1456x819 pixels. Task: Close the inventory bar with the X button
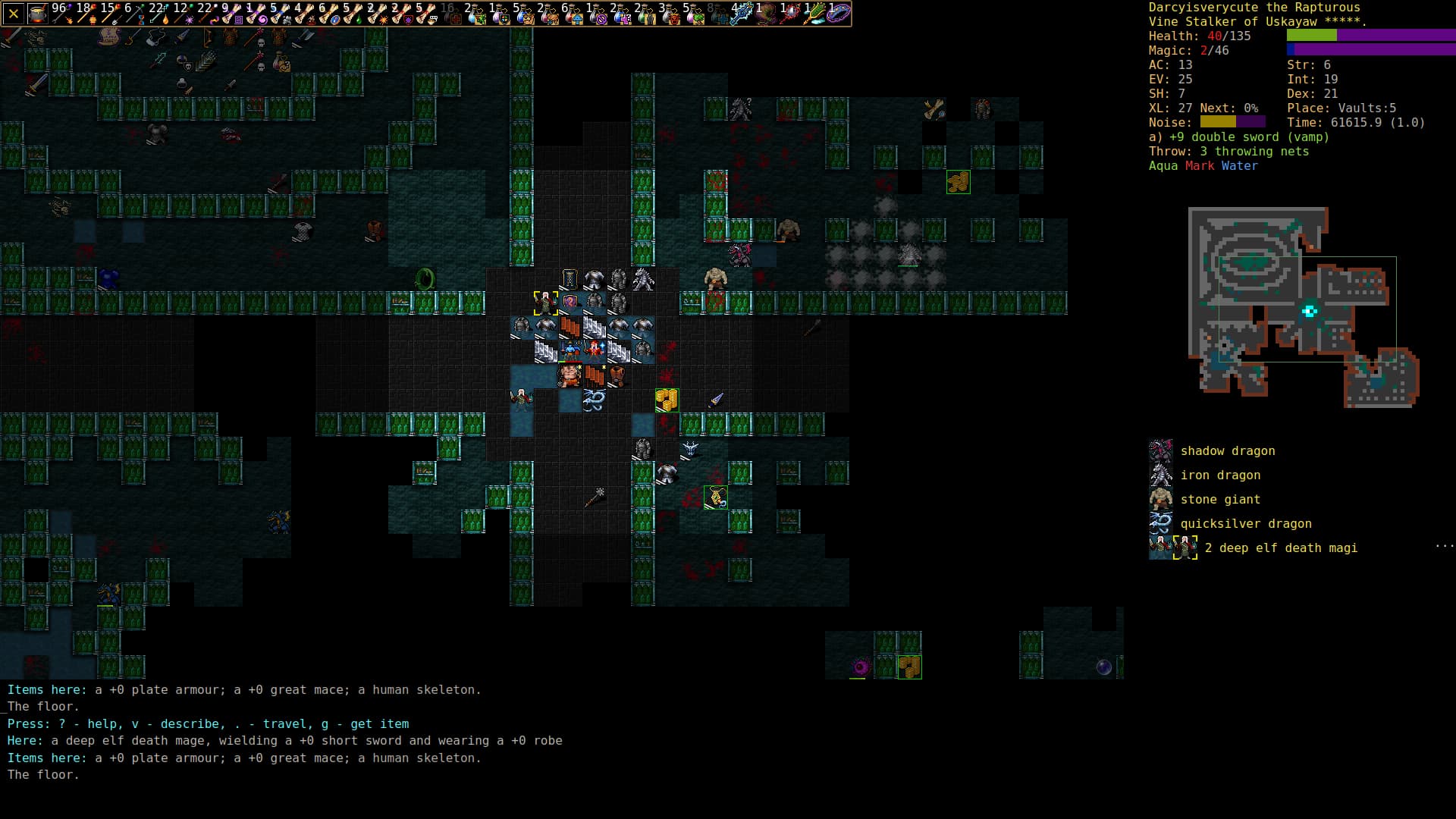[14, 14]
